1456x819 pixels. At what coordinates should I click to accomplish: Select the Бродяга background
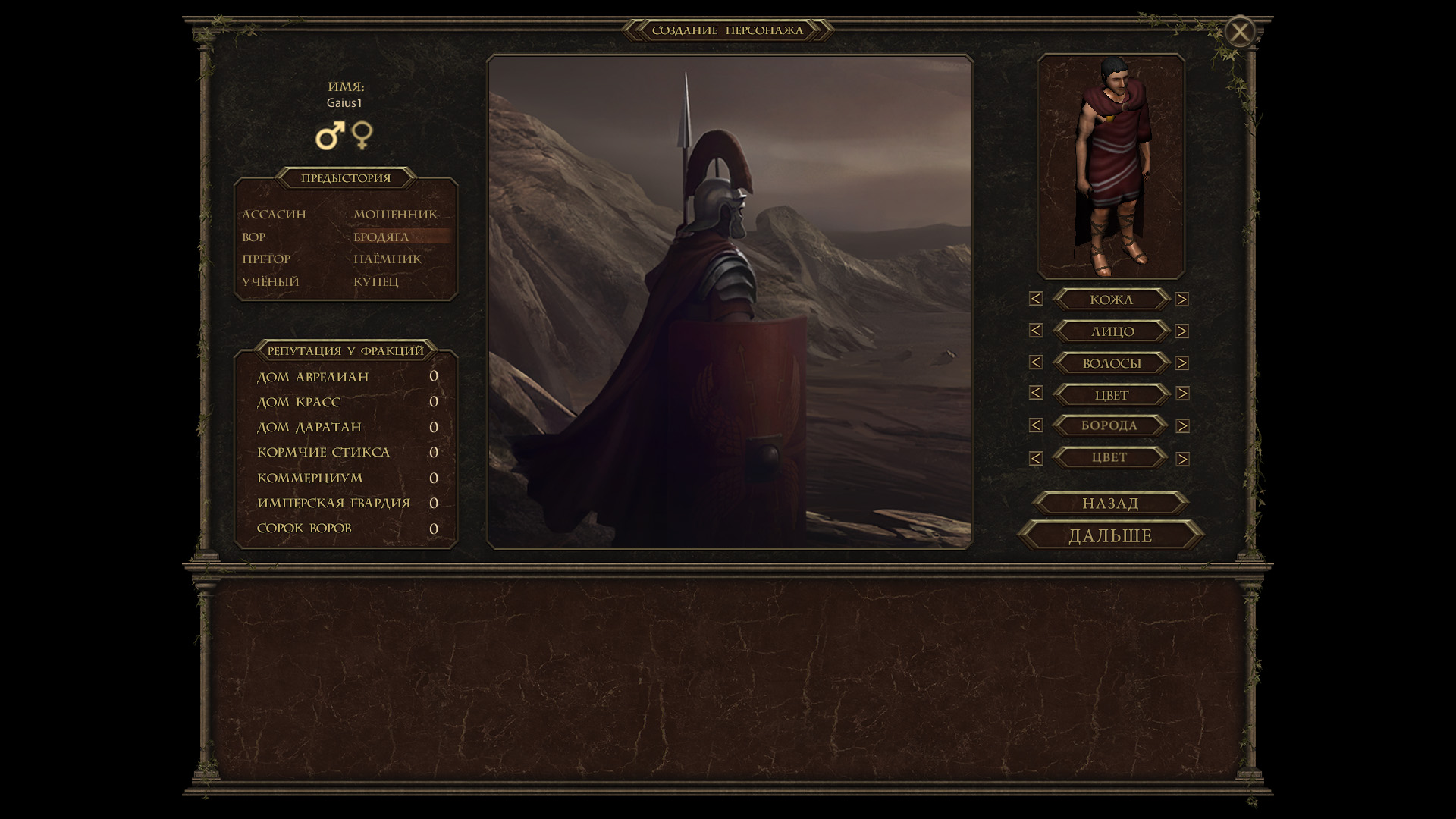pyautogui.click(x=381, y=237)
